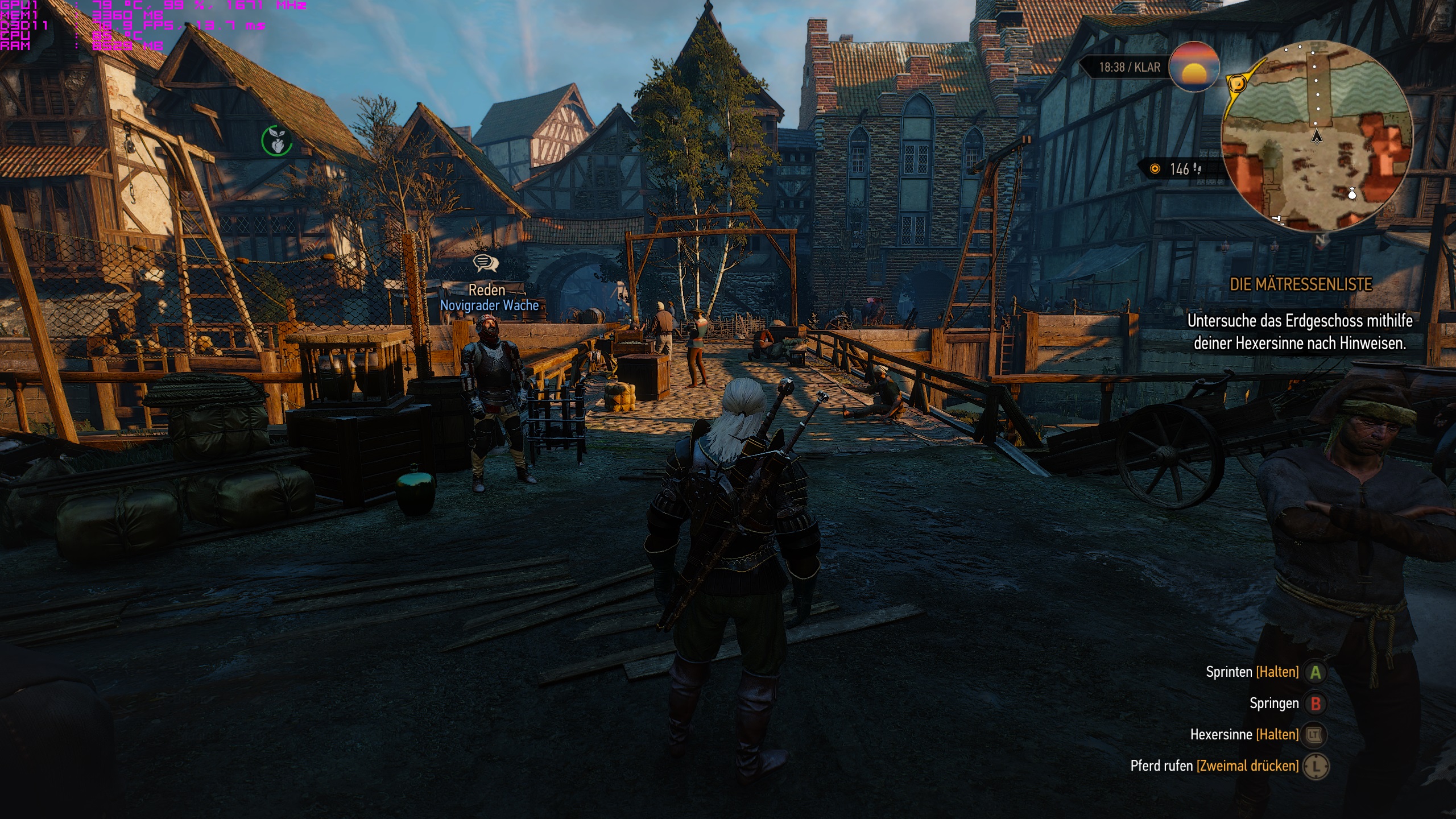Click the sunset weather icon
Viewport: 1456px width, 819px height.
click(1194, 67)
